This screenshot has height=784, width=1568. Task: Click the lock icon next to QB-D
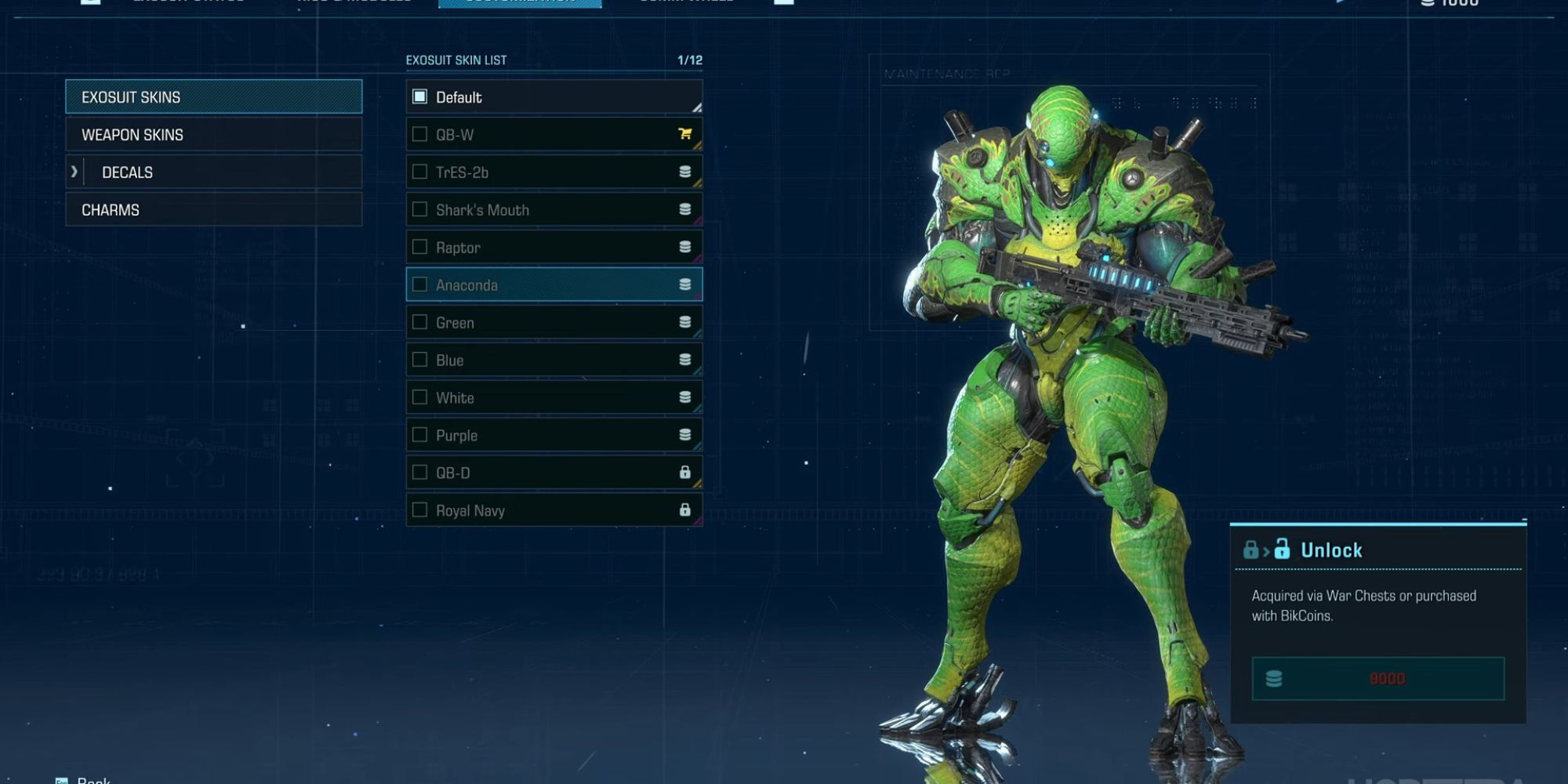(x=686, y=472)
